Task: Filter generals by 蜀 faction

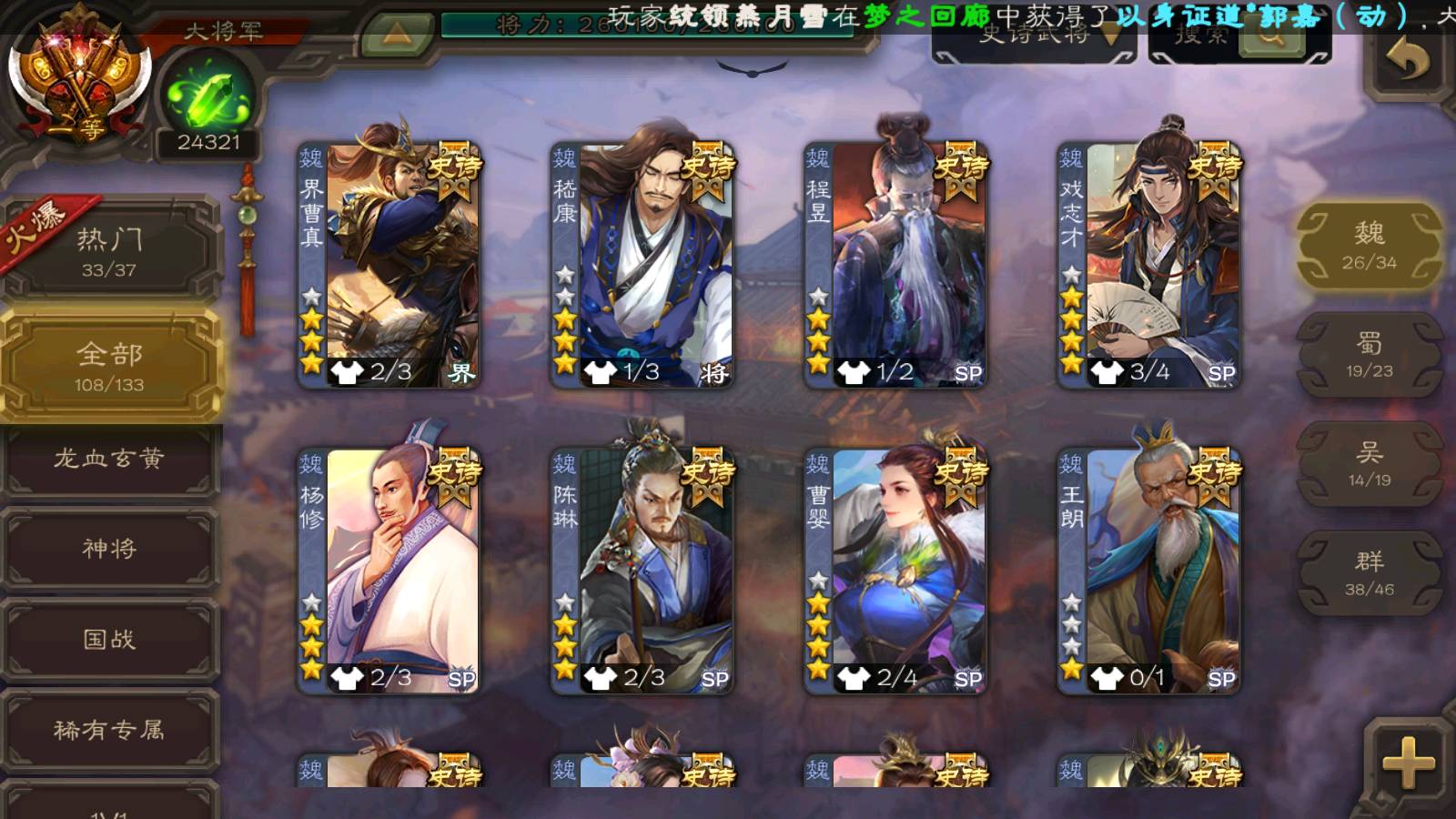Action: pos(1369,355)
